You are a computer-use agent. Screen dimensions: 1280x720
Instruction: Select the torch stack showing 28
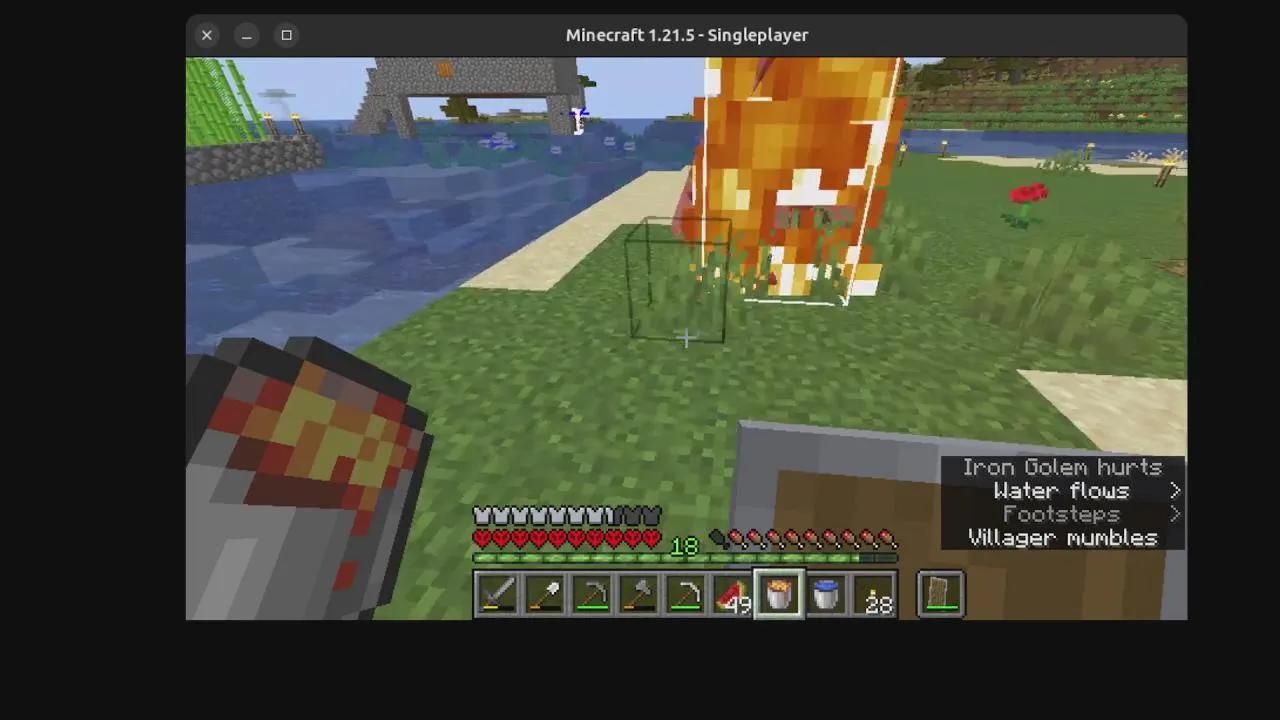click(873, 593)
